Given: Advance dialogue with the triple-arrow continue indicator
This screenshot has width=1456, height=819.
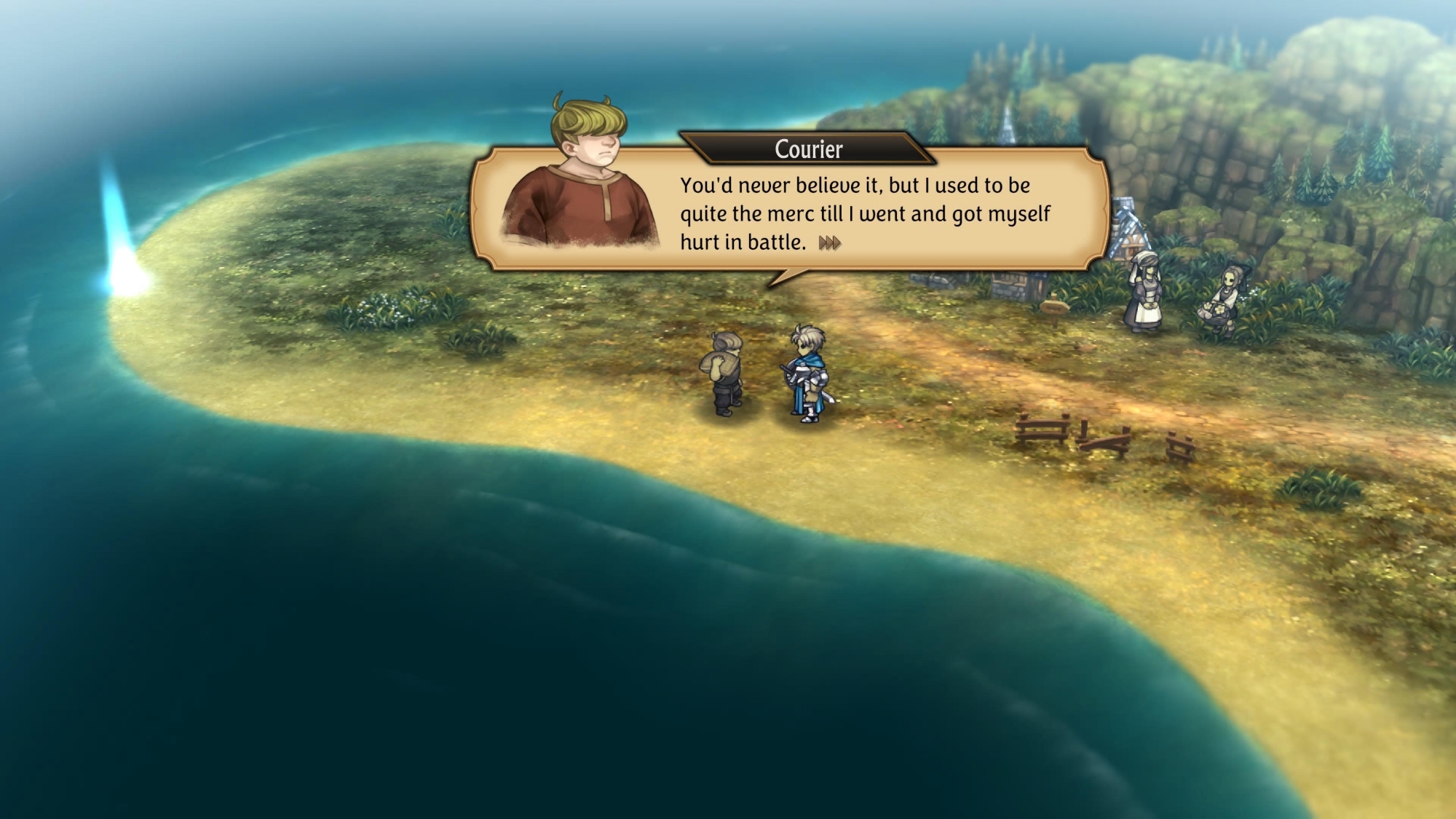Looking at the screenshot, I should (829, 243).
